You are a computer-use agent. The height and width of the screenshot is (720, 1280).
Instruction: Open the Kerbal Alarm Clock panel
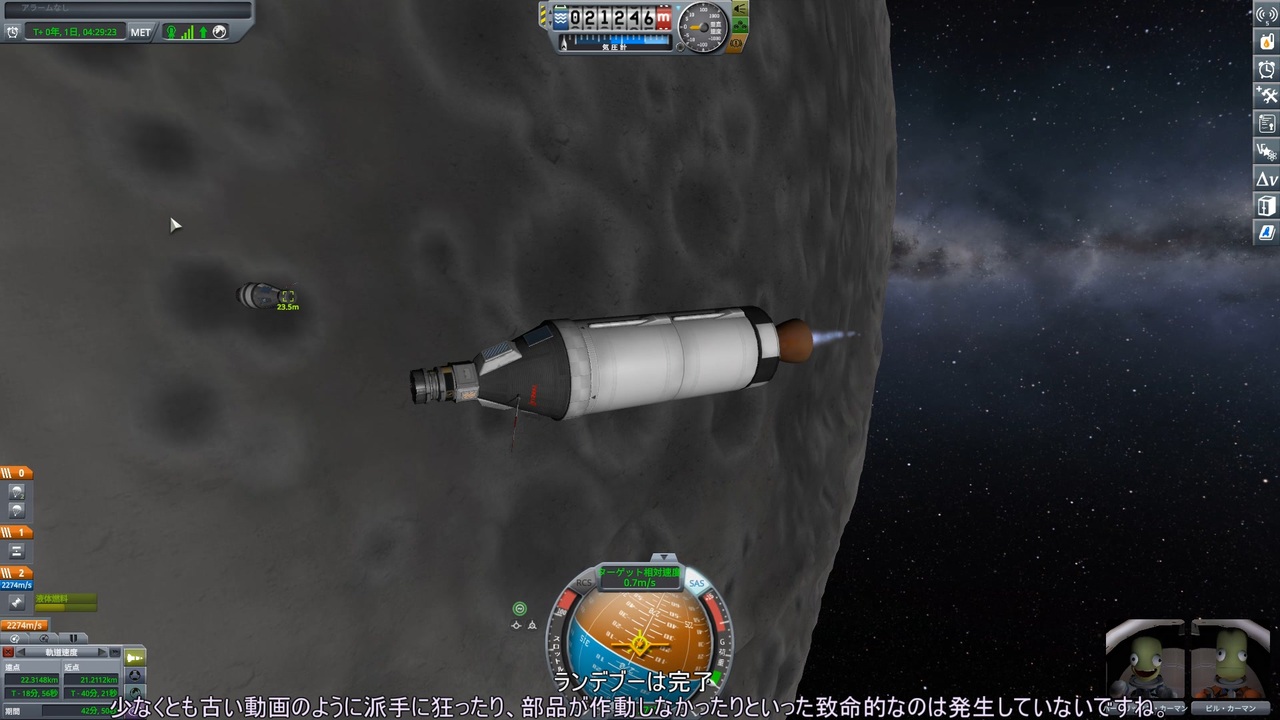(1265, 68)
